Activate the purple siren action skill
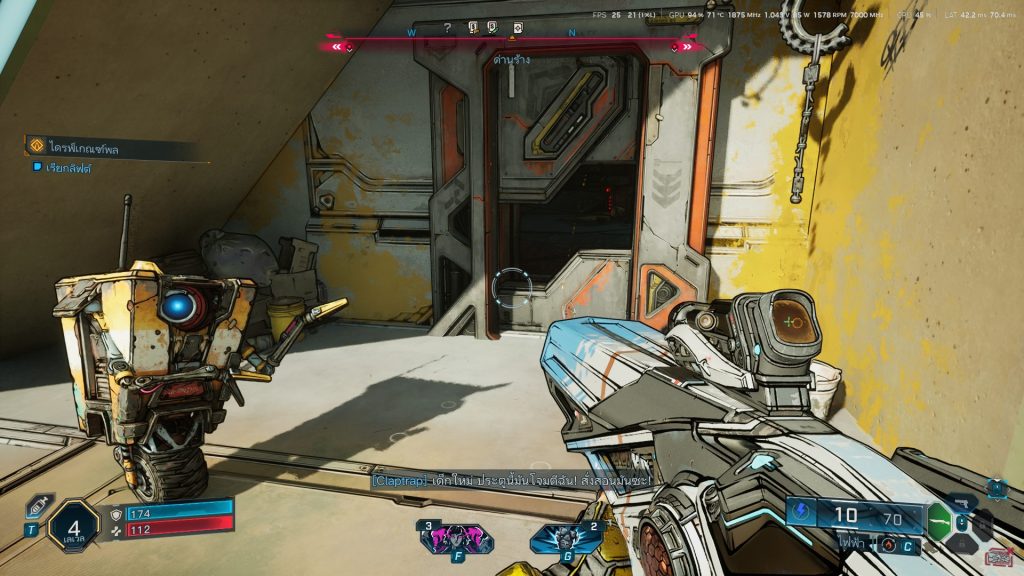This screenshot has height=576, width=1024. 442,538
